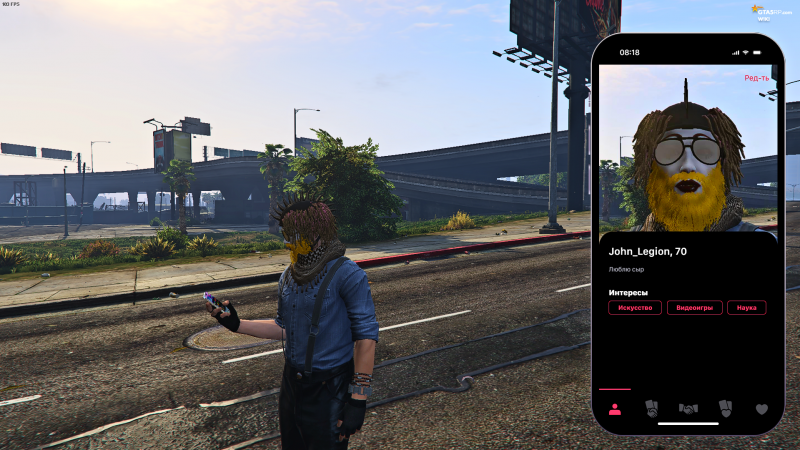Screen dimensions: 800x450
Task: Click the Наука interest tag
Action: 746,308
